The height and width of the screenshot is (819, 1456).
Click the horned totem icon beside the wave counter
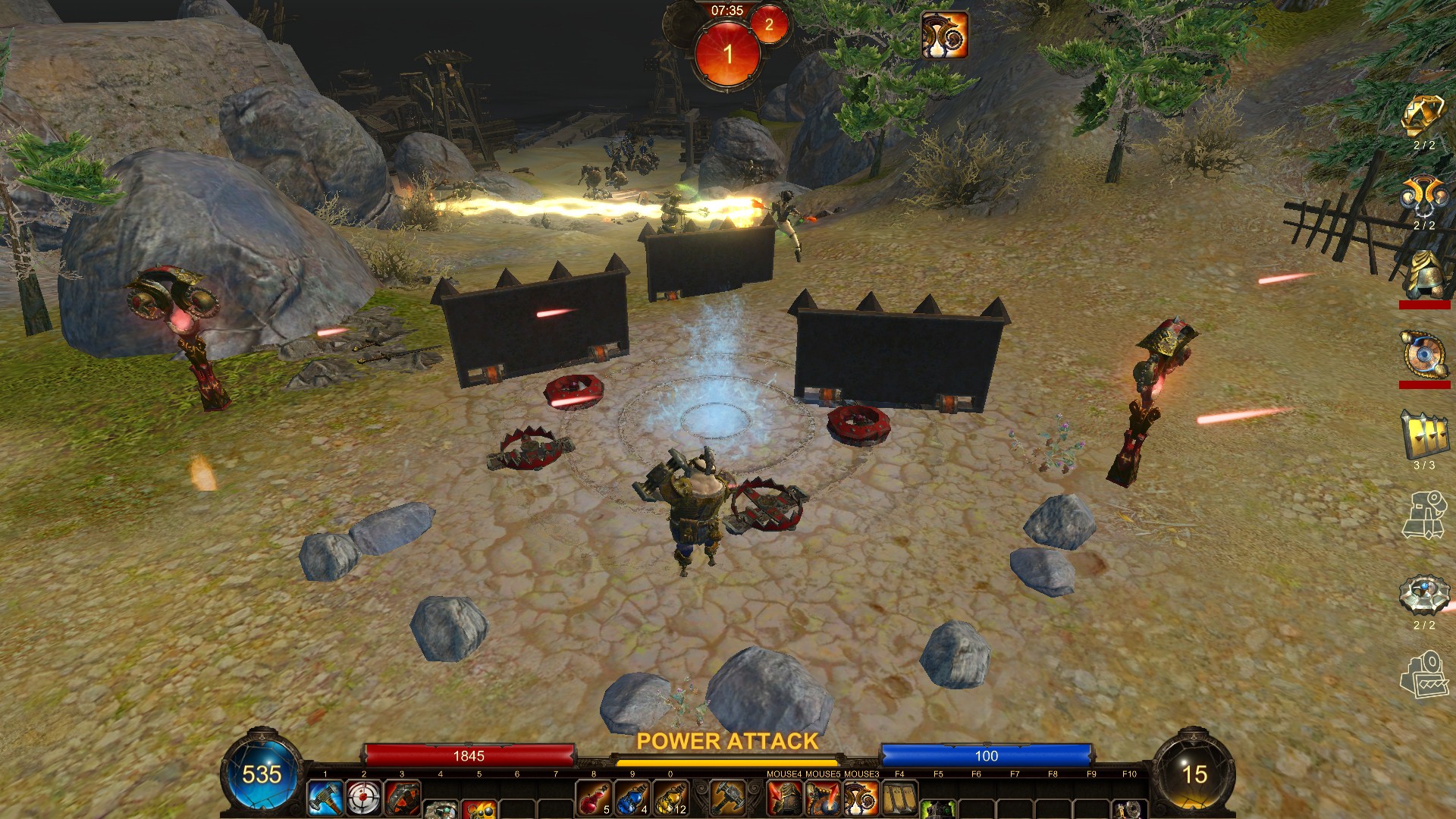click(x=944, y=35)
